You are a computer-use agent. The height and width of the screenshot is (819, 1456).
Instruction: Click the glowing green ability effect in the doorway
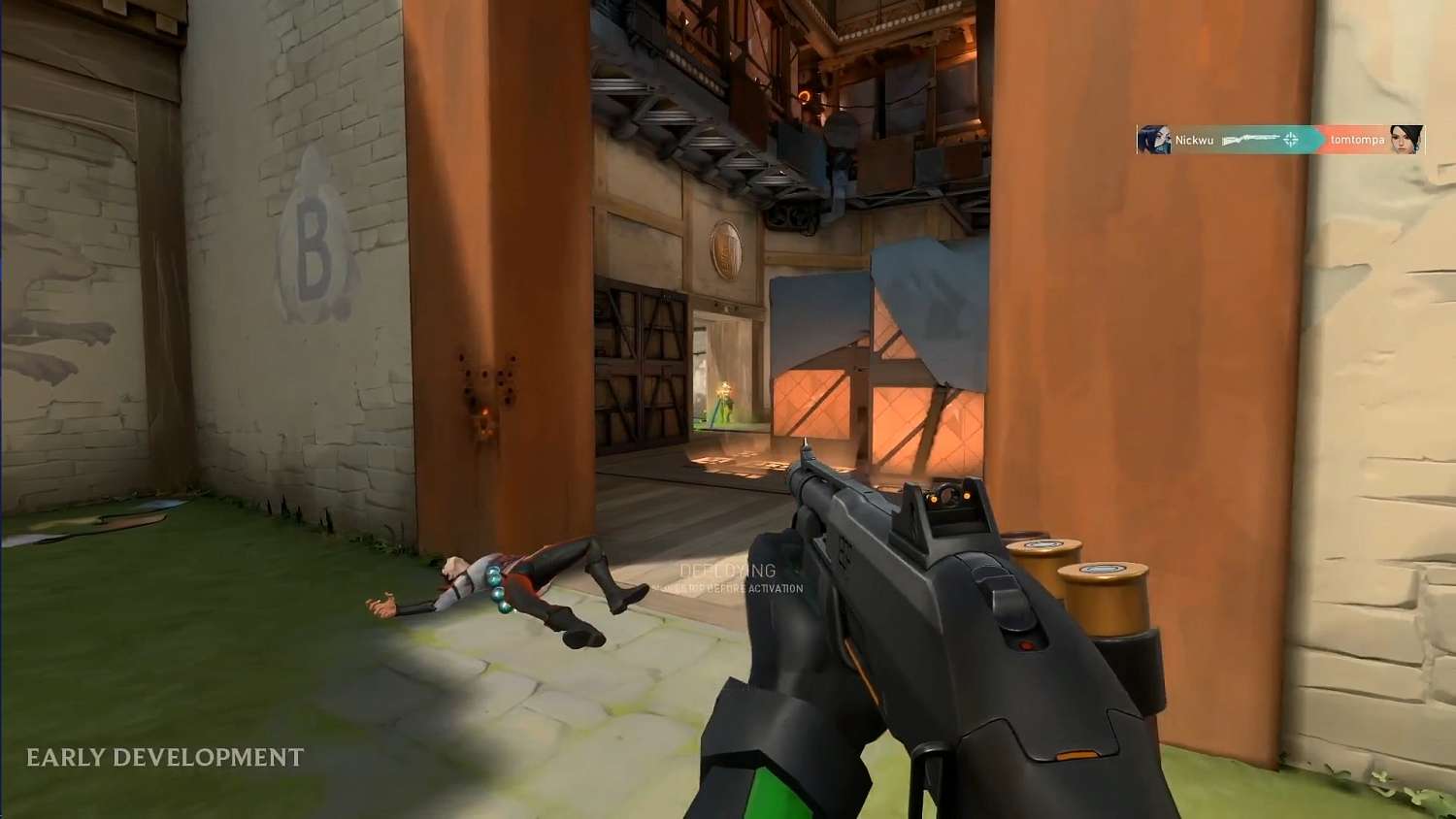(723, 401)
